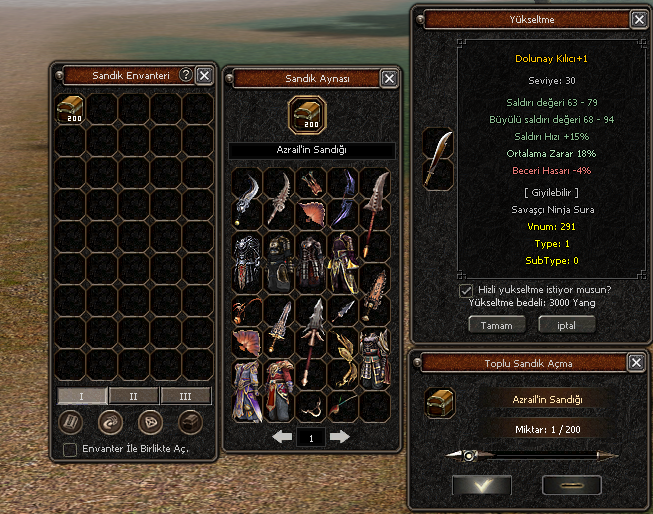This screenshot has width=653, height=514.
Task: Switch to inventory page II
Action: [x=134, y=396]
